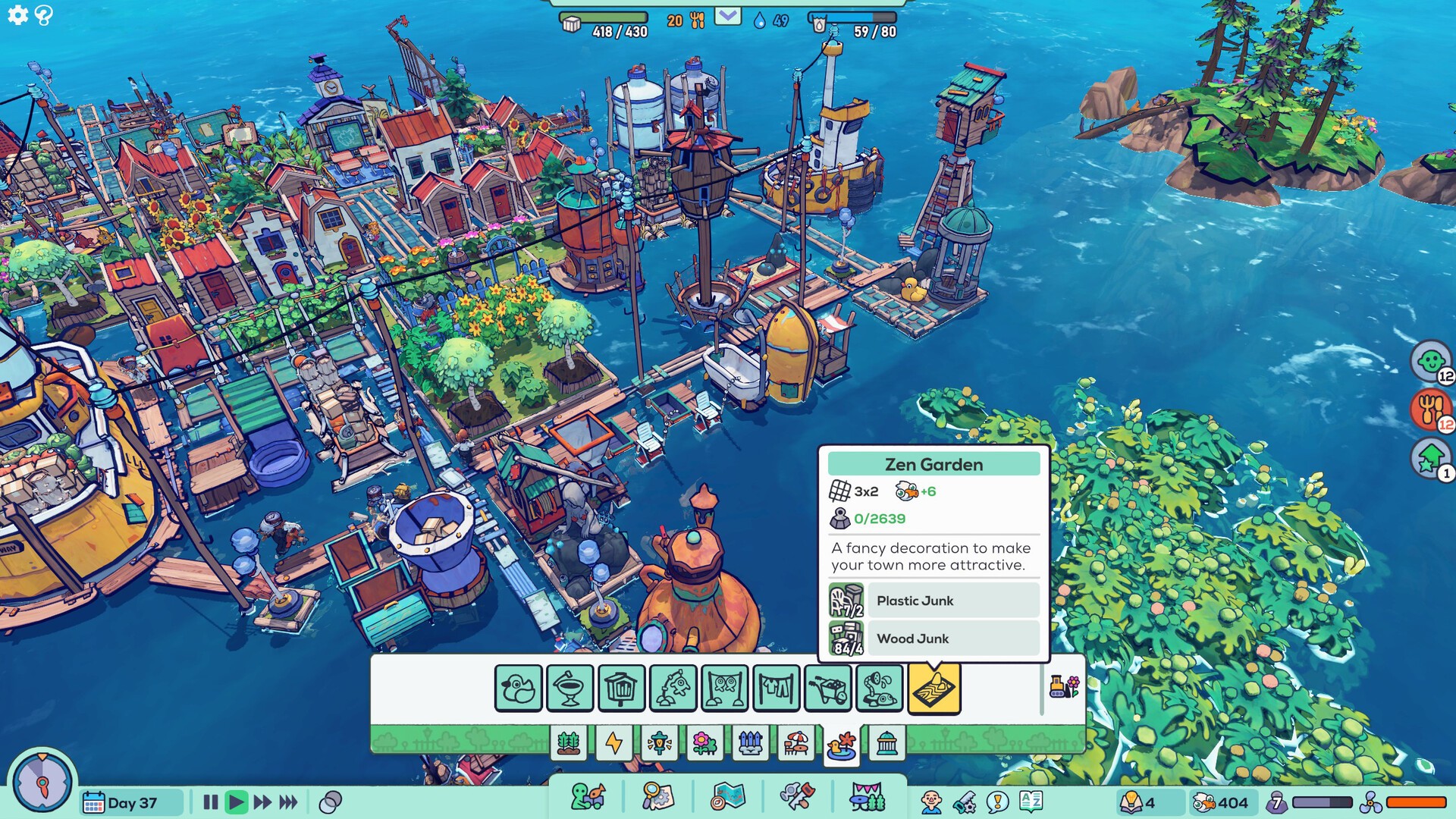Open the citizen happiness face panel

(x=1430, y=361)
